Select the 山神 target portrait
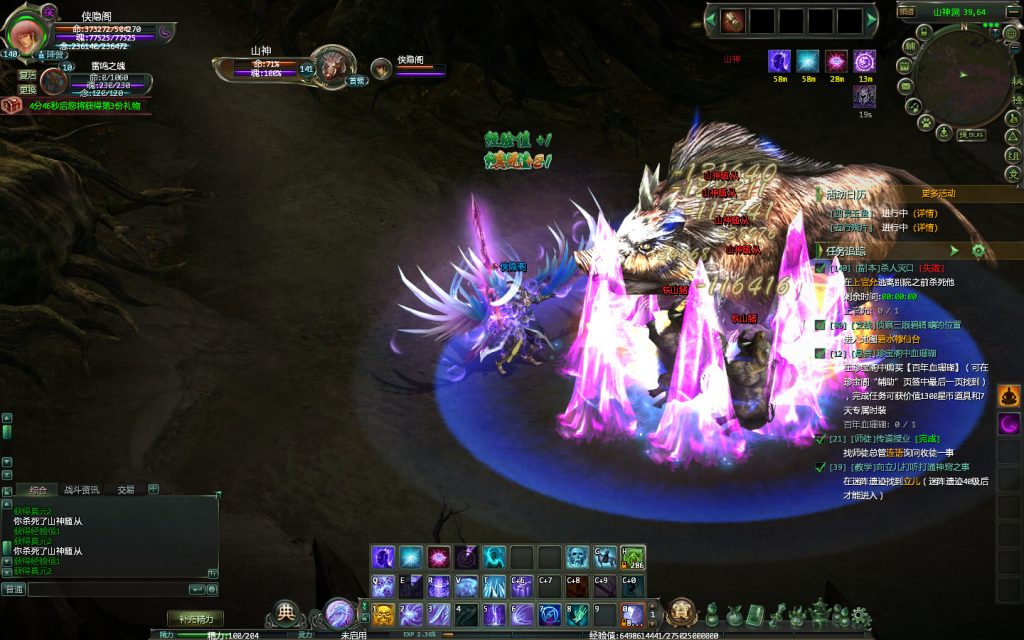 point(333,65)
